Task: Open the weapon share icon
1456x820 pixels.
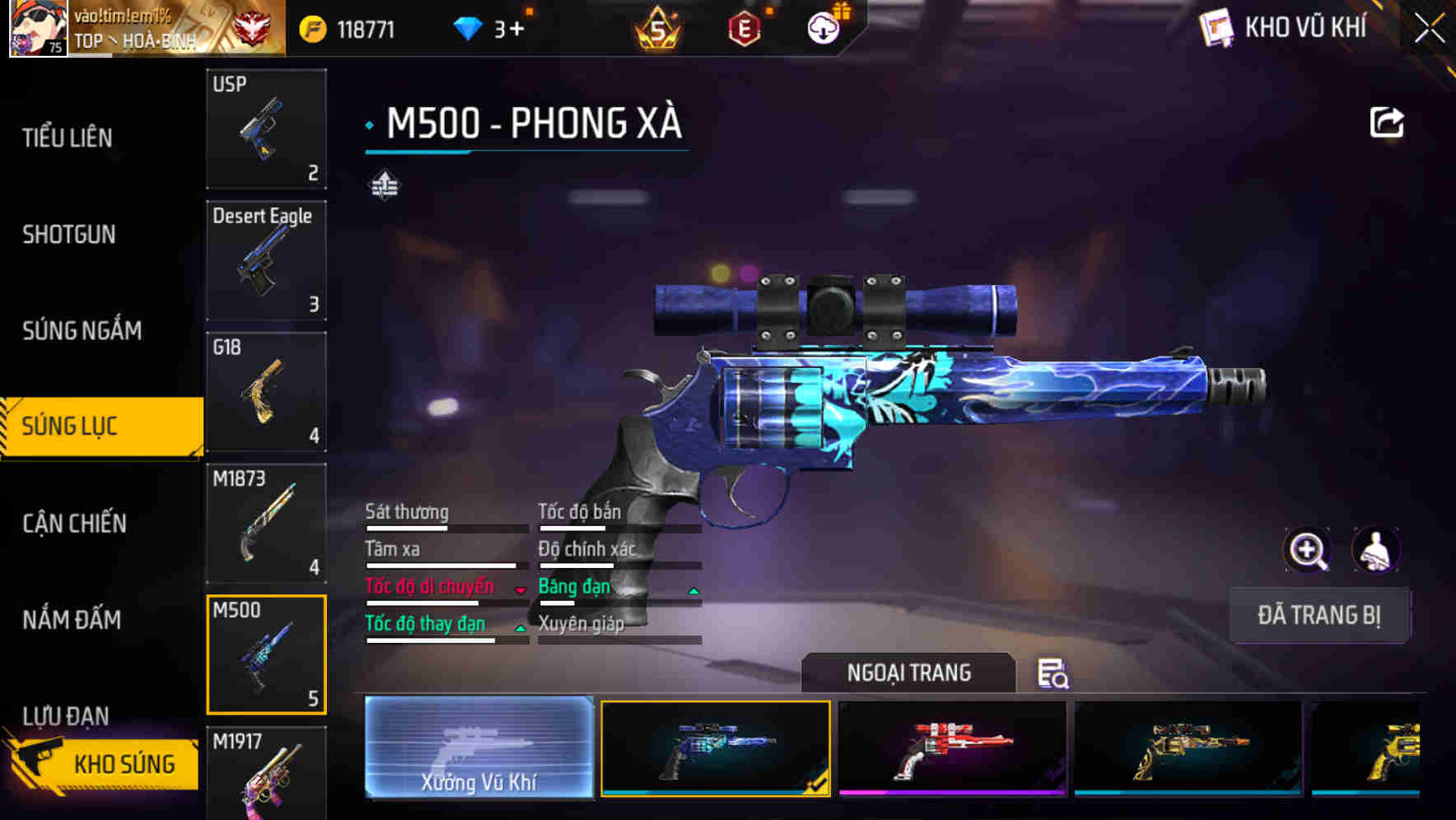Action: (1387, 121)
